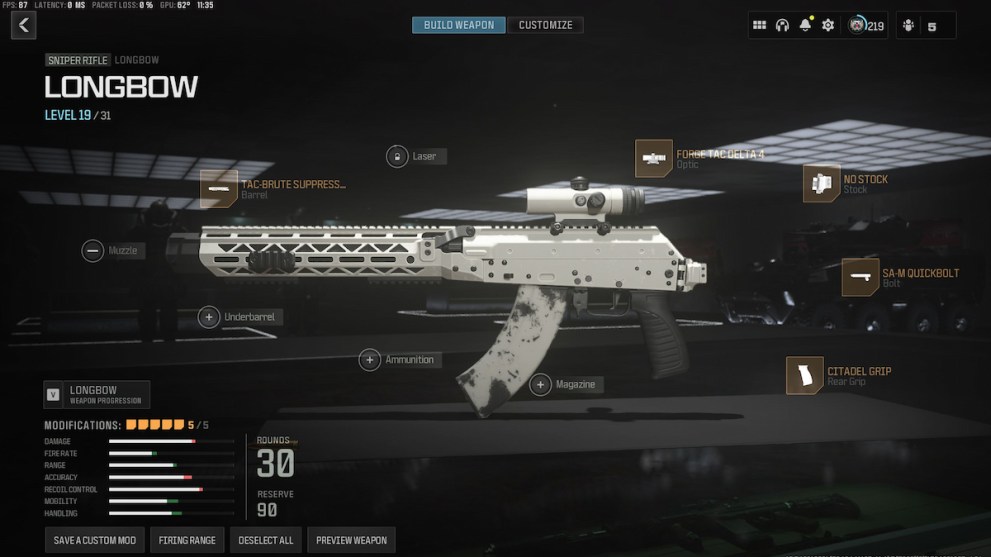The image size is (991, 557).
Task: Choose the Forge Tac Delta 4 optic slot
Action: [x=654, y=158]
